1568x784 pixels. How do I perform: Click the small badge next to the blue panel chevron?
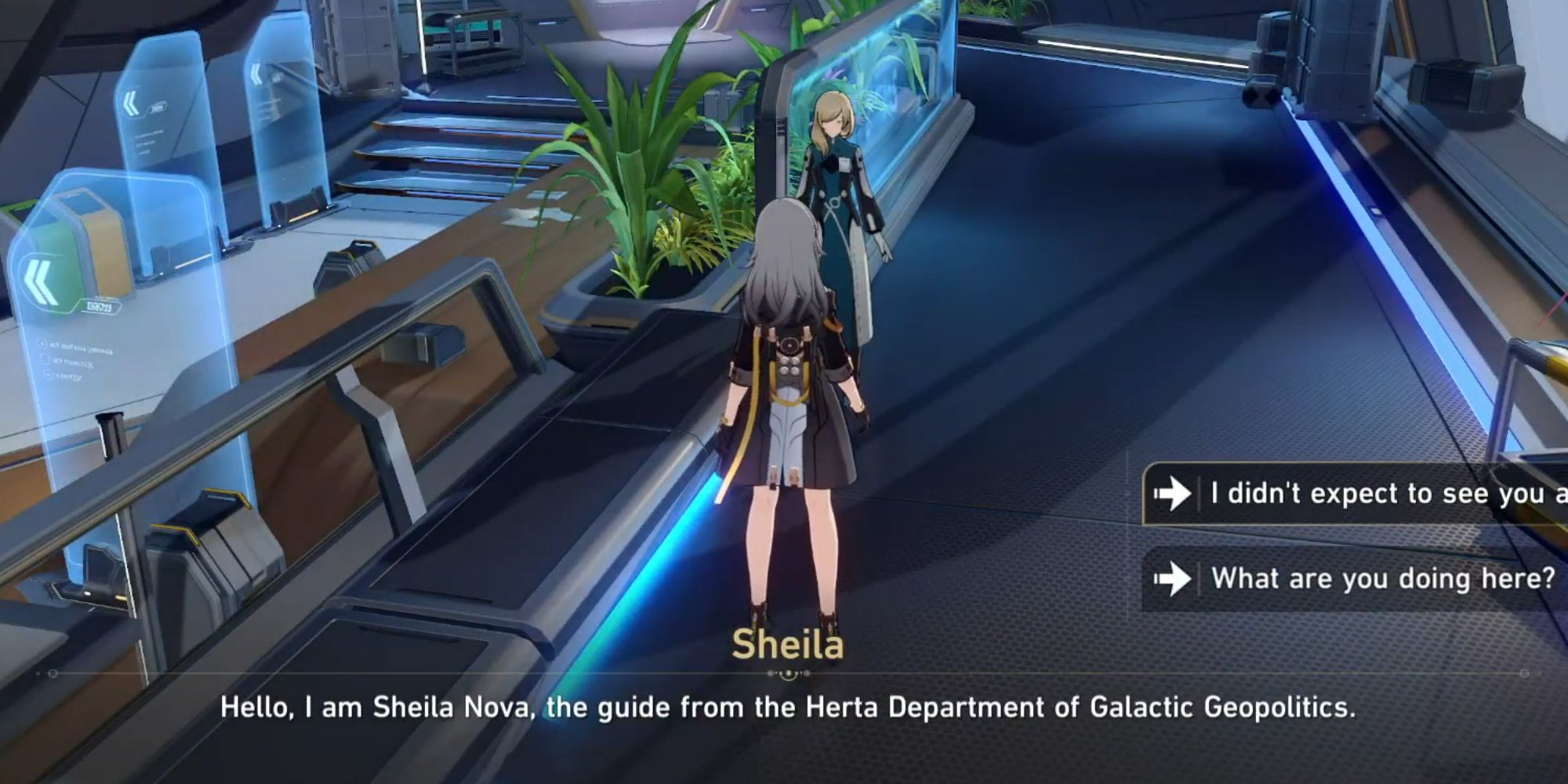pyautogui.click(x=158, y=107)
